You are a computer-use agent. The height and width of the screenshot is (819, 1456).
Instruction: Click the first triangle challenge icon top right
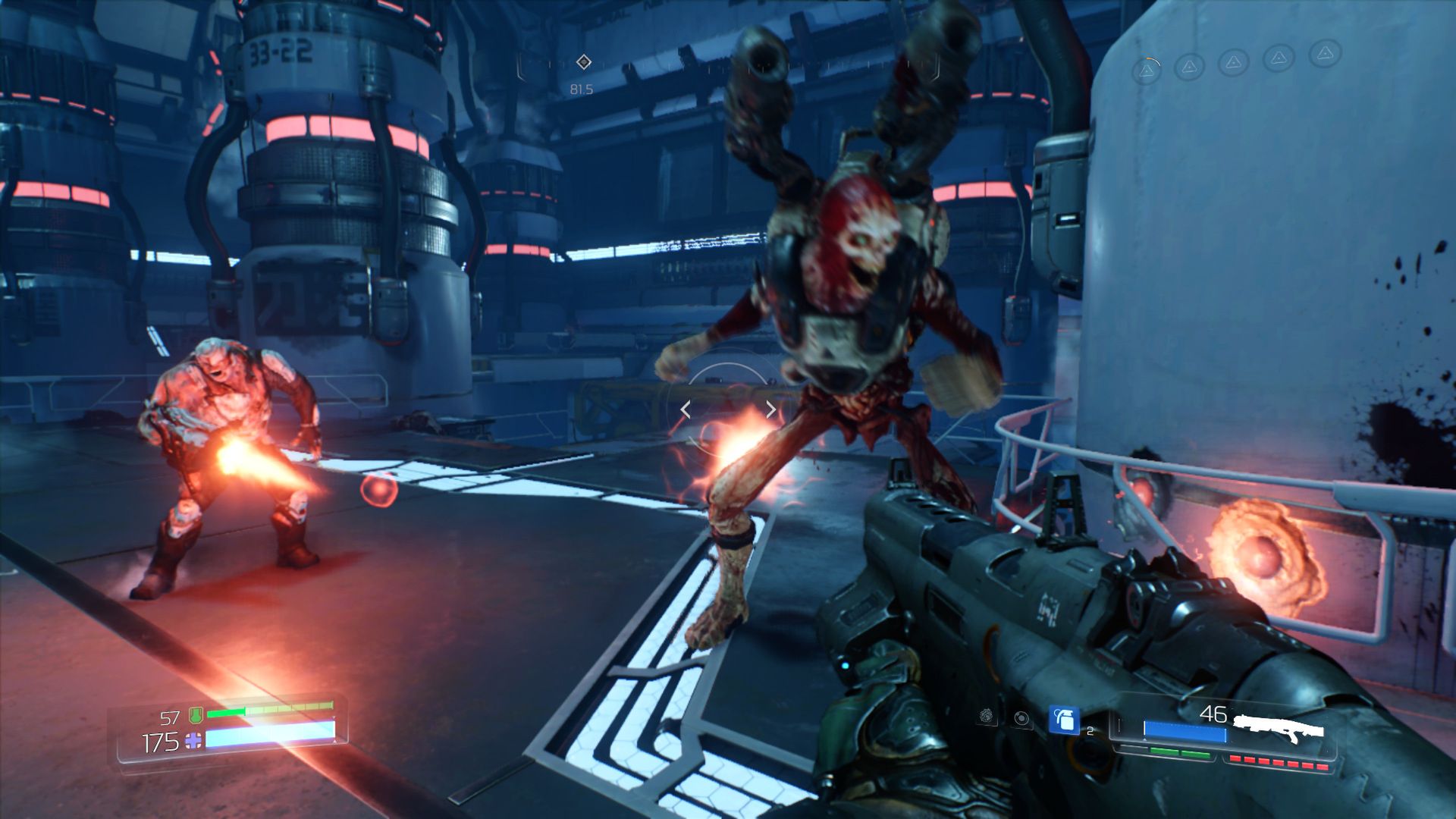(1145, 70)
